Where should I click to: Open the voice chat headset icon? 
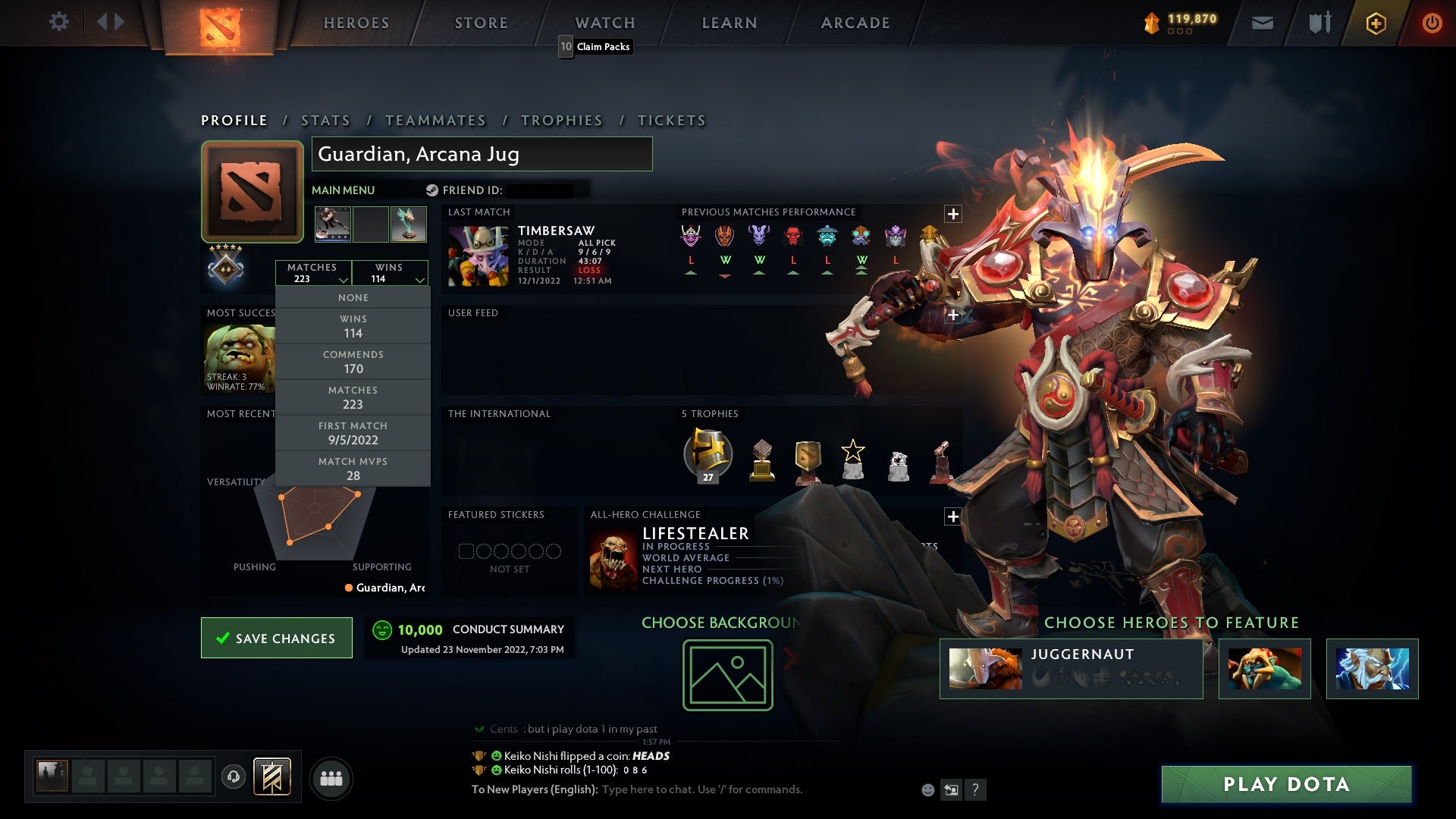[x=233, y=777]
